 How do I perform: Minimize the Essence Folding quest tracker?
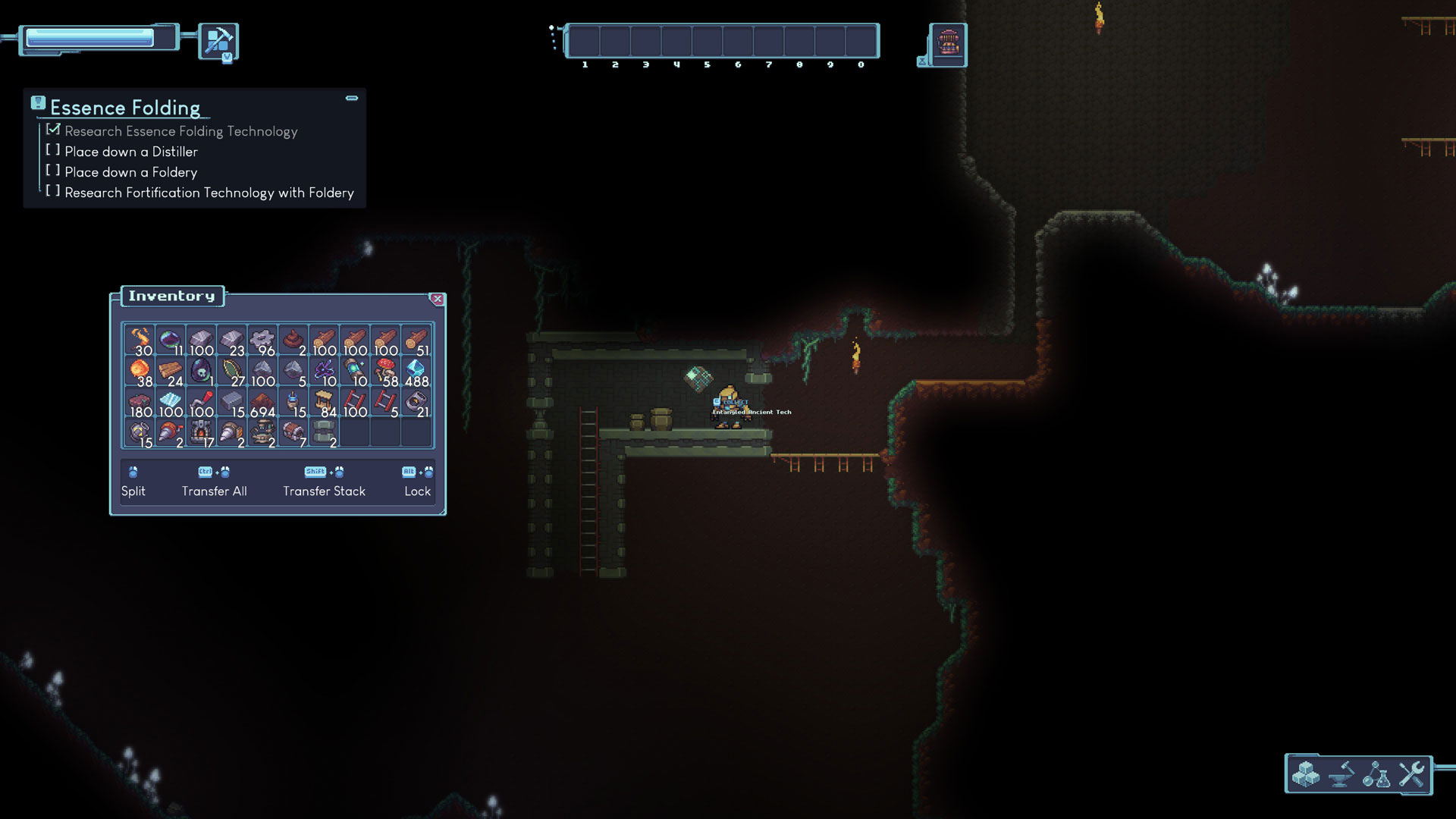click(x=352, y=98)
